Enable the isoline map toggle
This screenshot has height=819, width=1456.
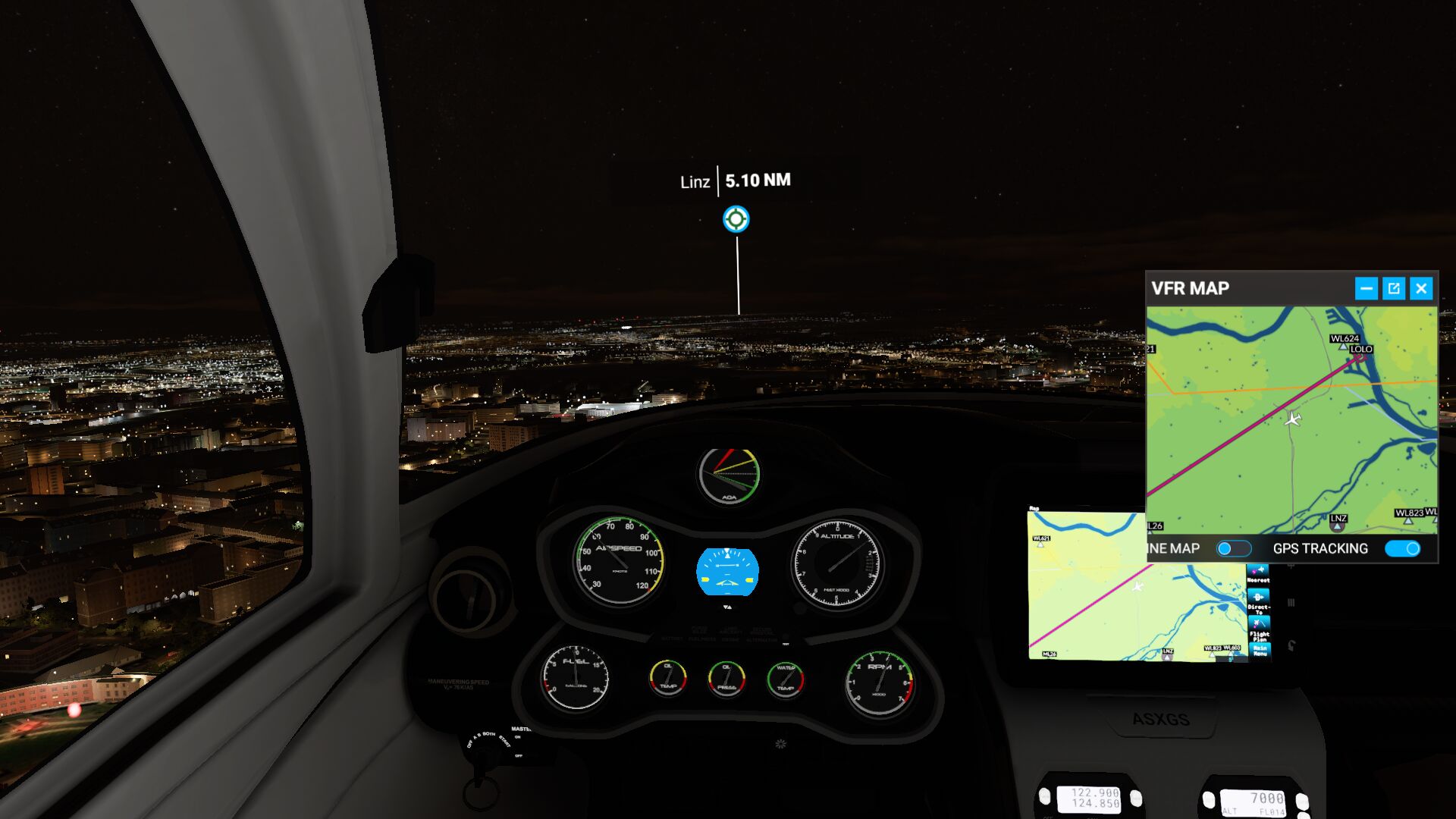(1233, 548)
